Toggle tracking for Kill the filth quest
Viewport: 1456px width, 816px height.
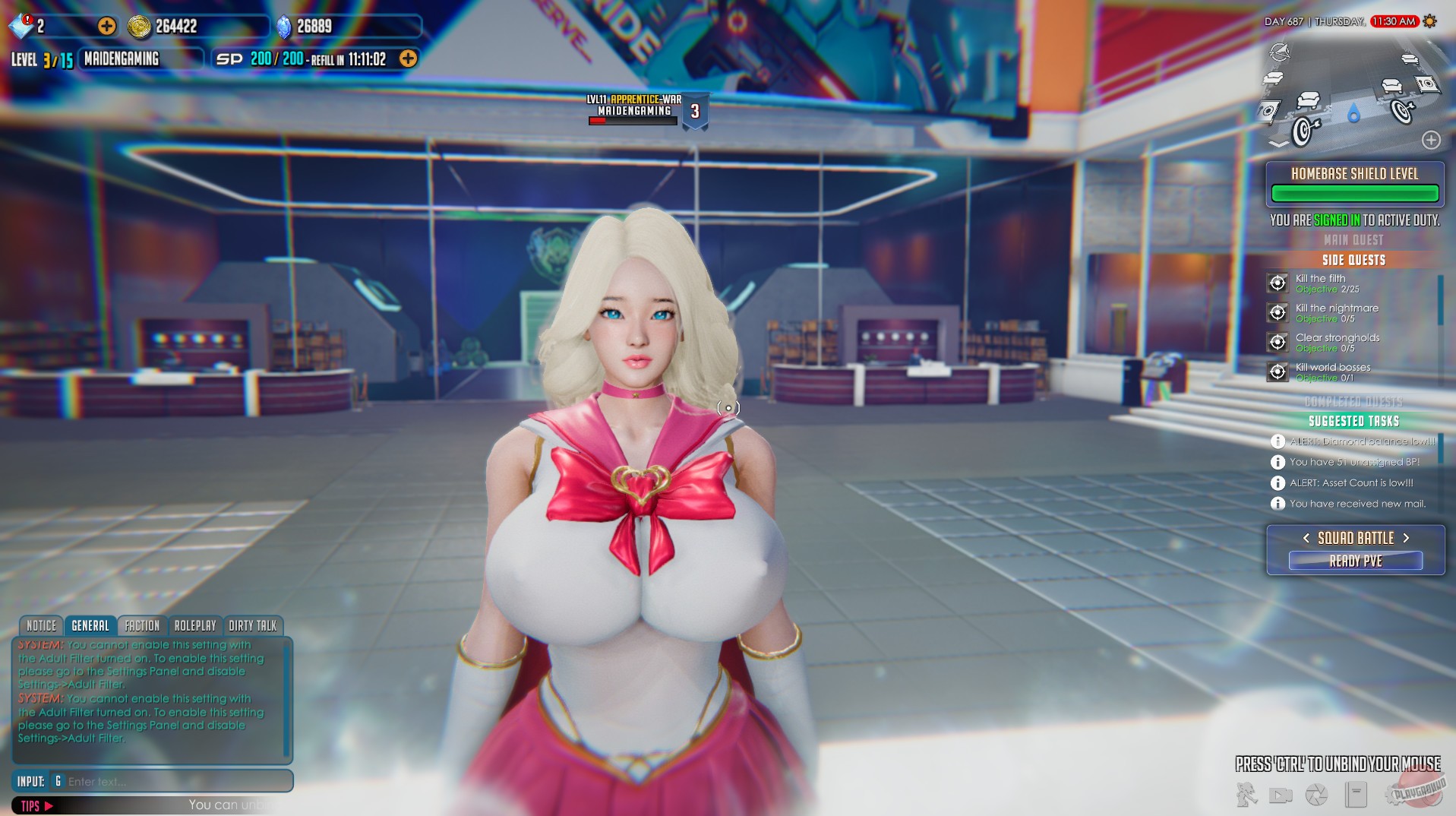tap(1278, 283)
